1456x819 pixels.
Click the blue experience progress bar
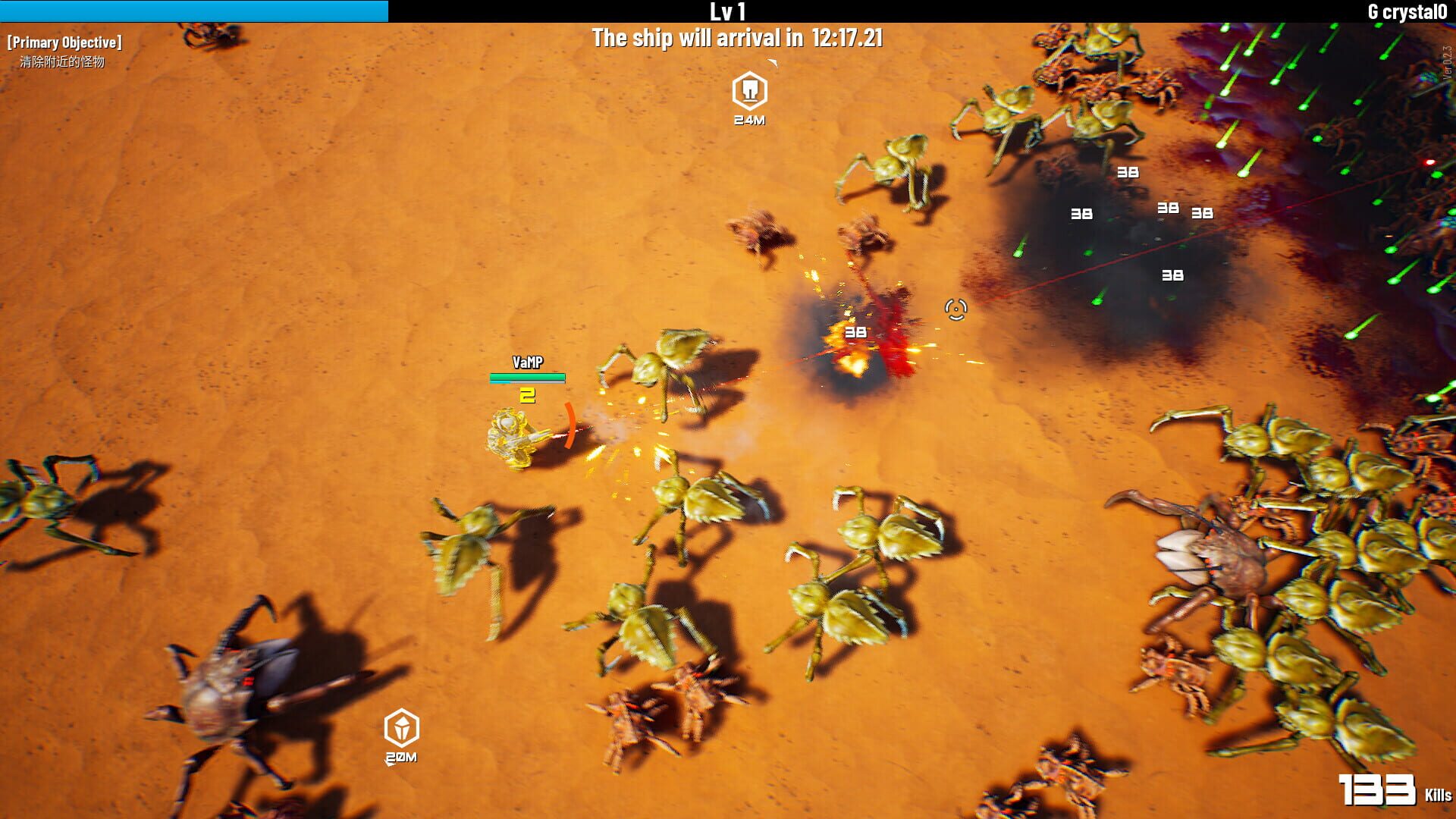pyautogui.click(x=193, y=10)
